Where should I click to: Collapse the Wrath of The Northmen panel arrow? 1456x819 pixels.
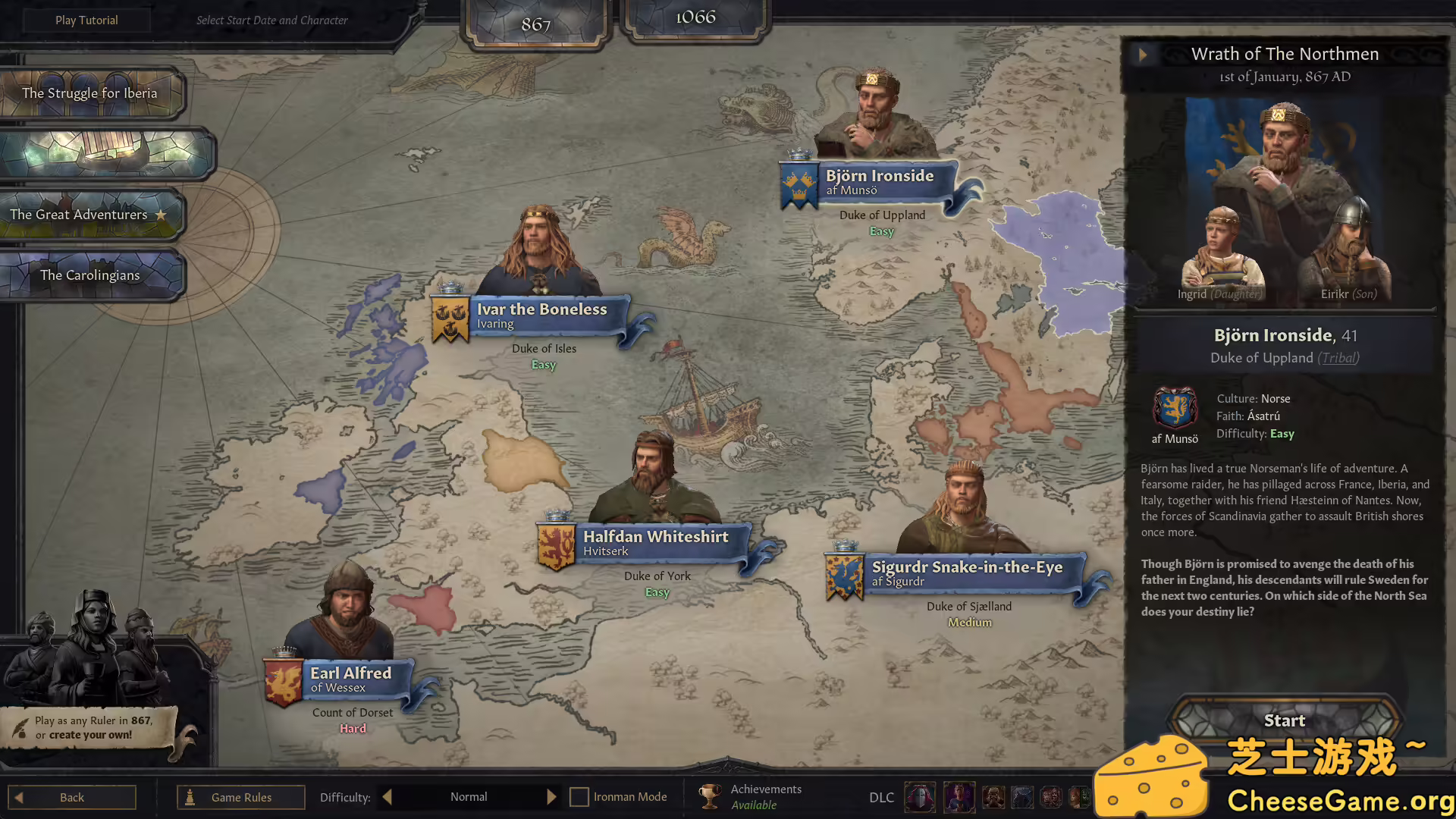tap(1143, 55)
